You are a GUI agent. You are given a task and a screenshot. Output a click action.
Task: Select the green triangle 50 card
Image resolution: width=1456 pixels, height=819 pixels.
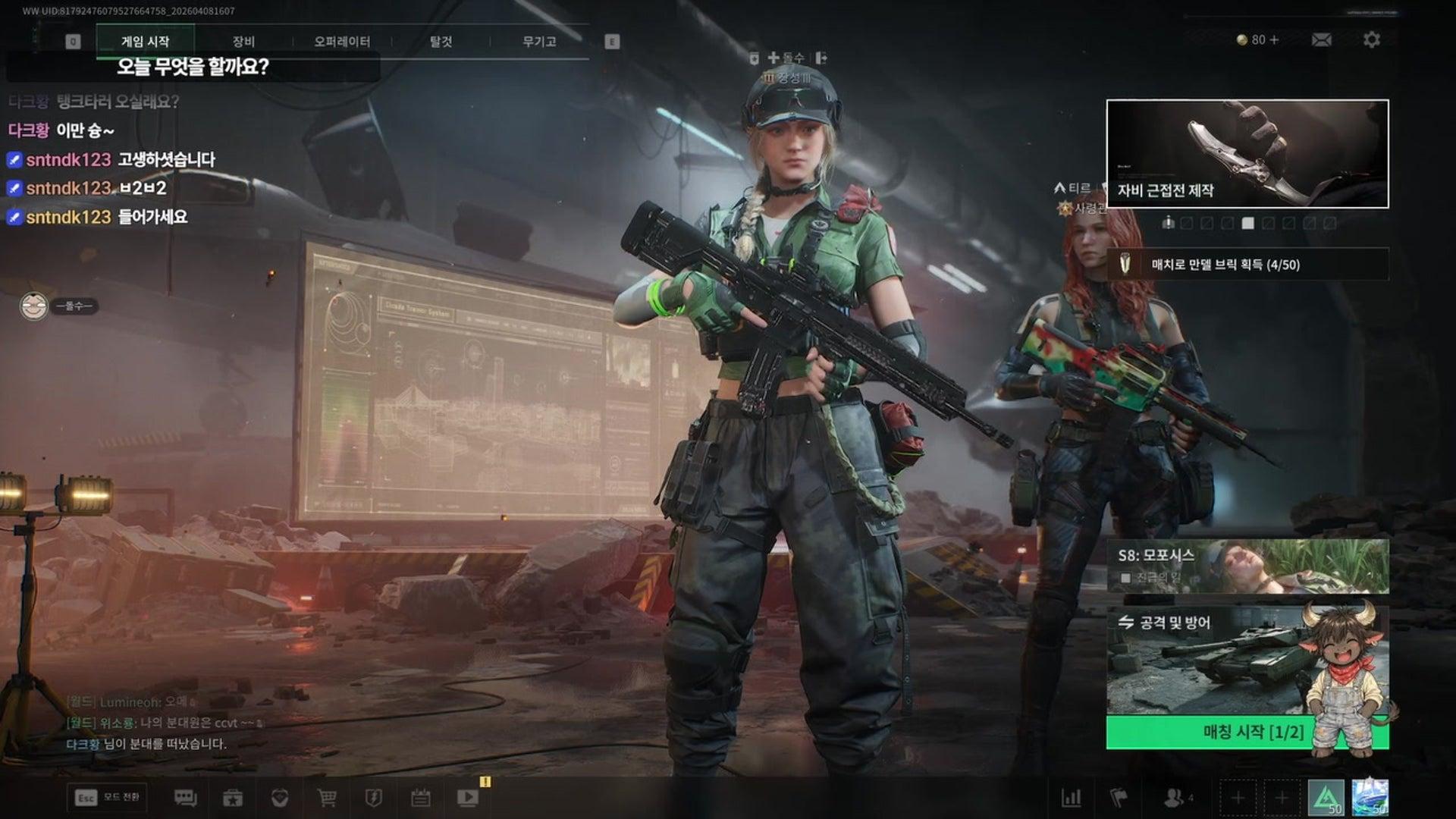pos(1326,799)
